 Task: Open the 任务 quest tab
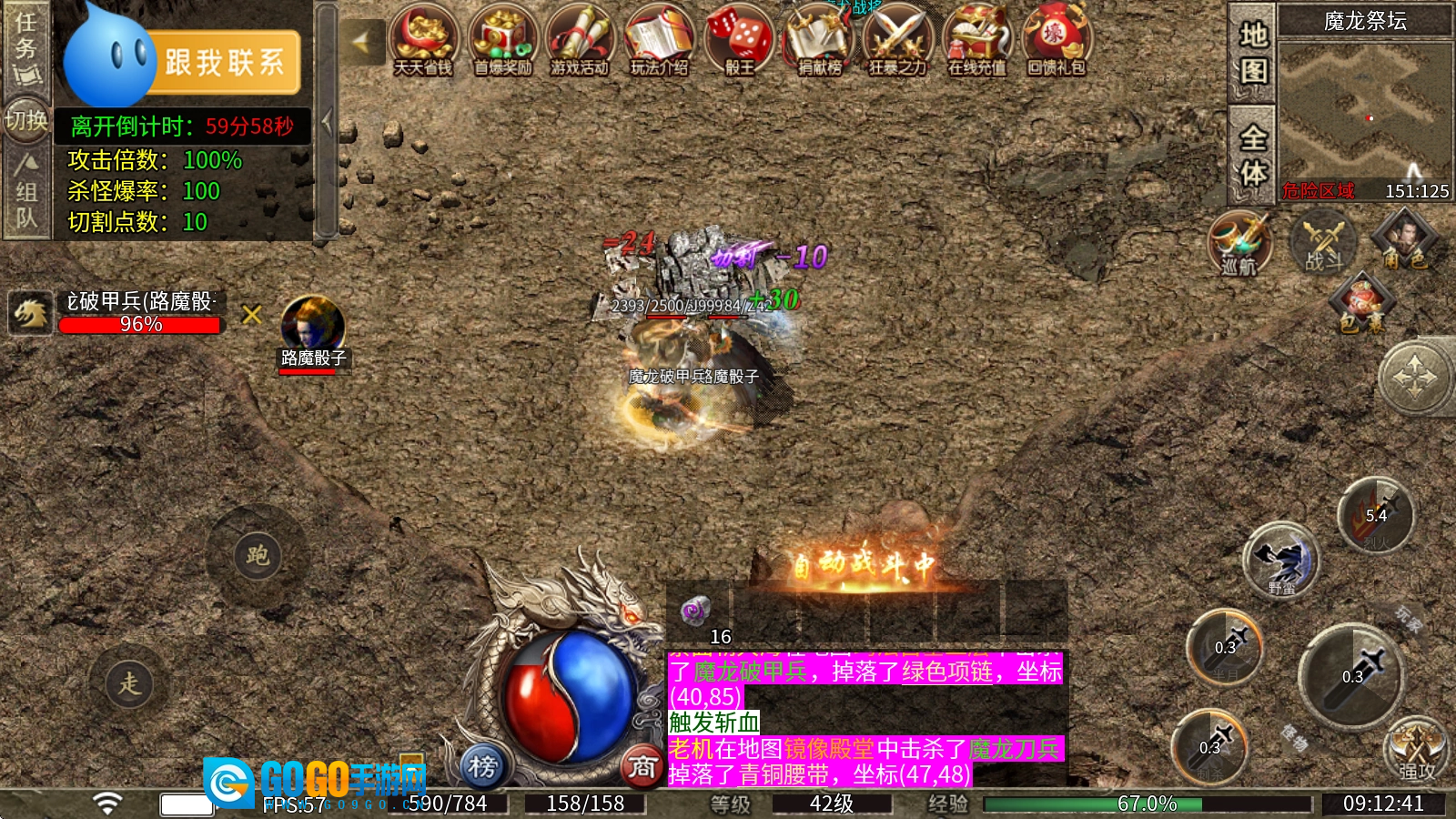[x=26, y=45]
